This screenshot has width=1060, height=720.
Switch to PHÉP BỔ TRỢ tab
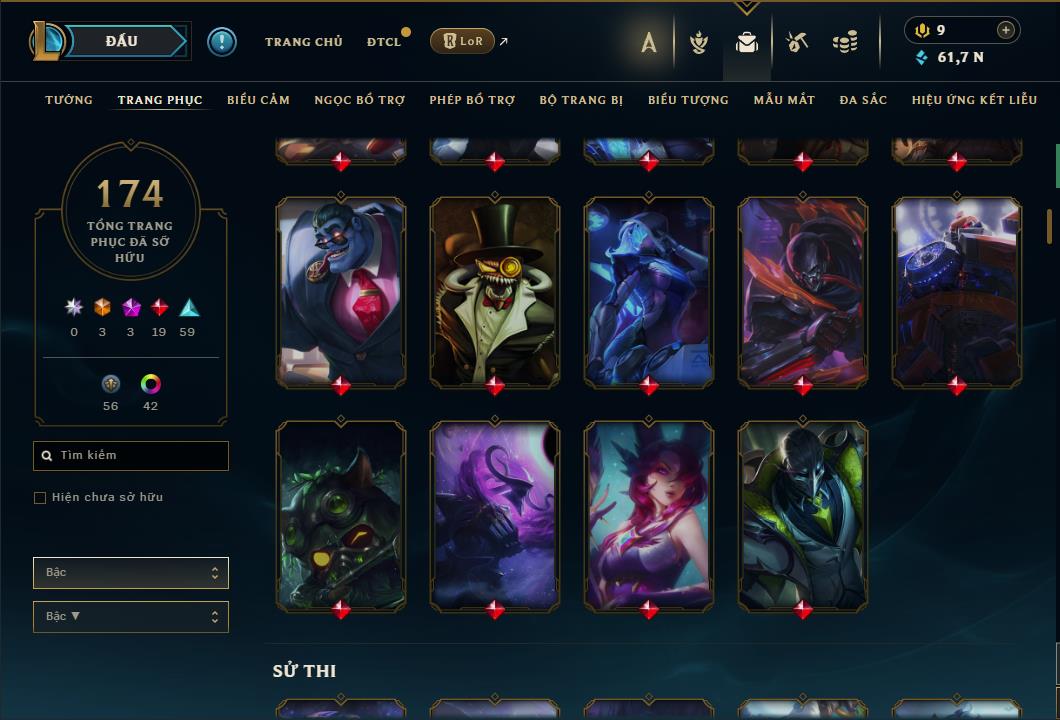tap(472, 100)
